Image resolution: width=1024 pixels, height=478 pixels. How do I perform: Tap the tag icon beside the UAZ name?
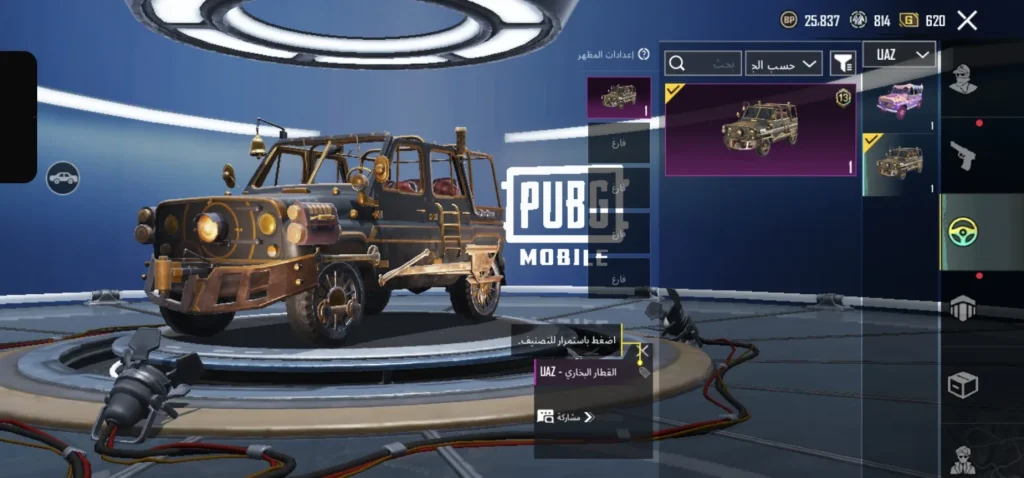[x=643, y=372]
